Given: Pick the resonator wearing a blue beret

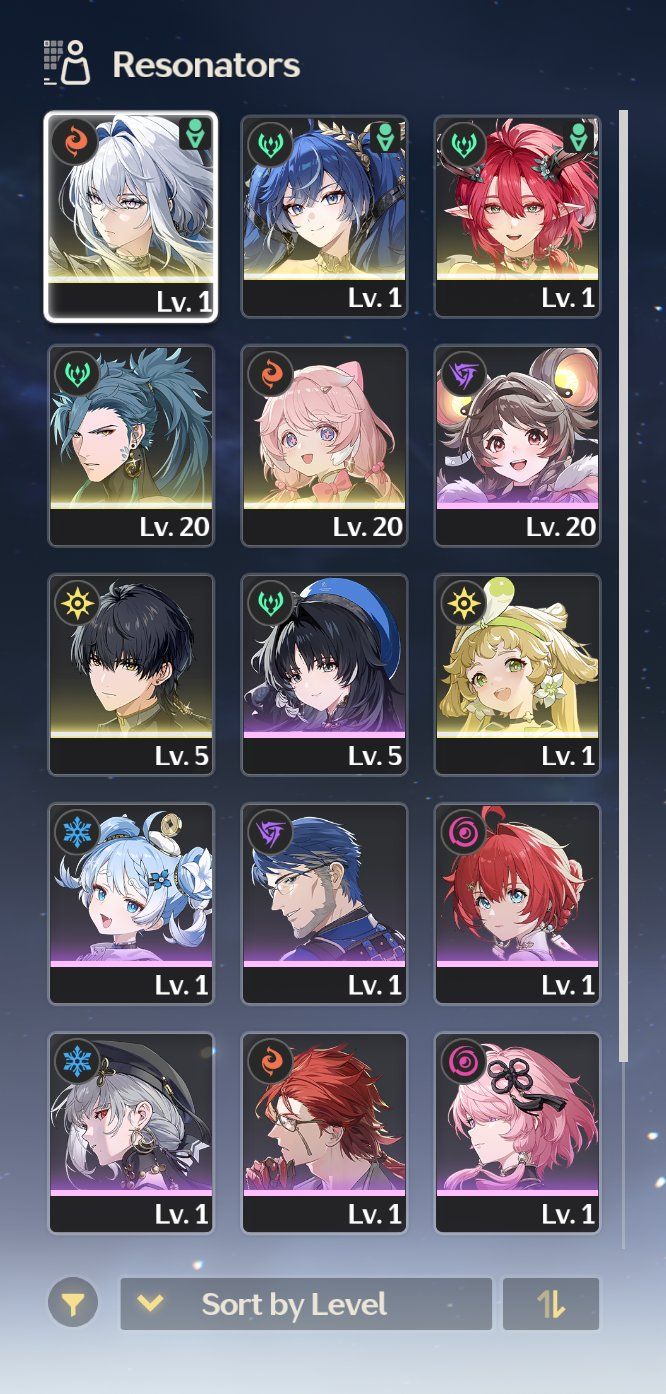Looking at the screenshot, I should point(324,674).
